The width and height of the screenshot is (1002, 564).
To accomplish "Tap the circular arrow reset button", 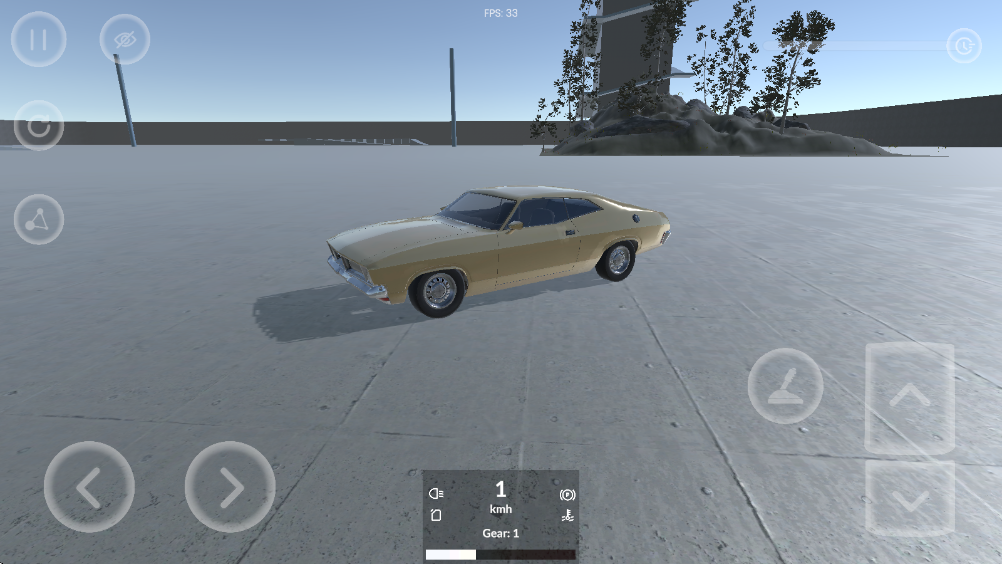I will [x=39, y=126].
